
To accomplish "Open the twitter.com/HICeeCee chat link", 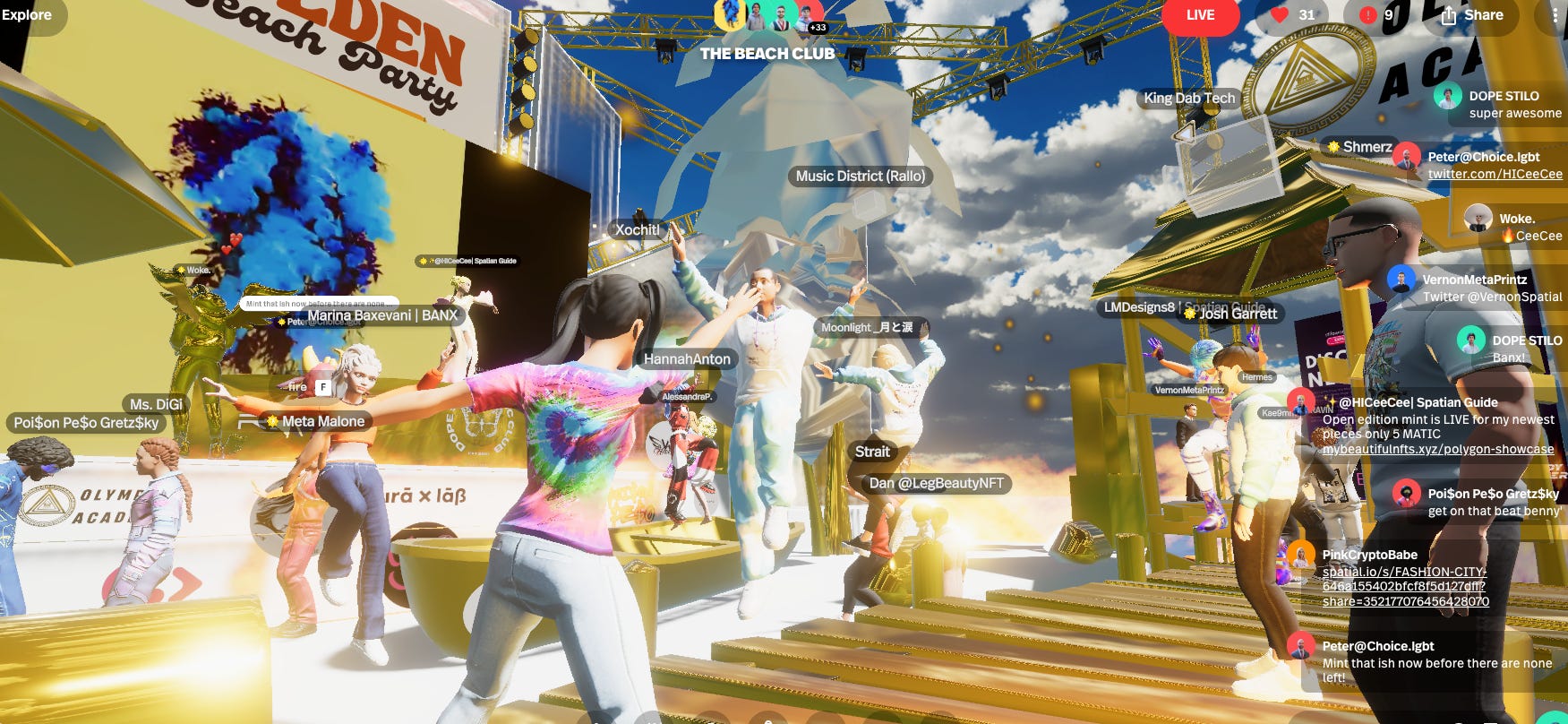I will [1495, 174].
